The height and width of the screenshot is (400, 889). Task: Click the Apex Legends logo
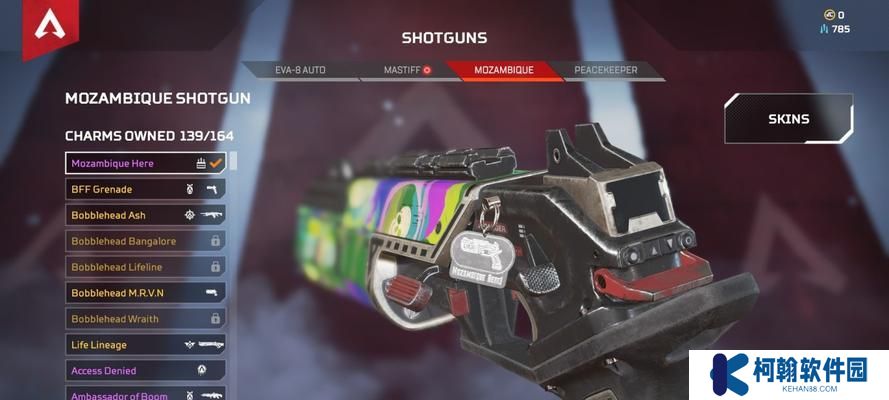50,27
